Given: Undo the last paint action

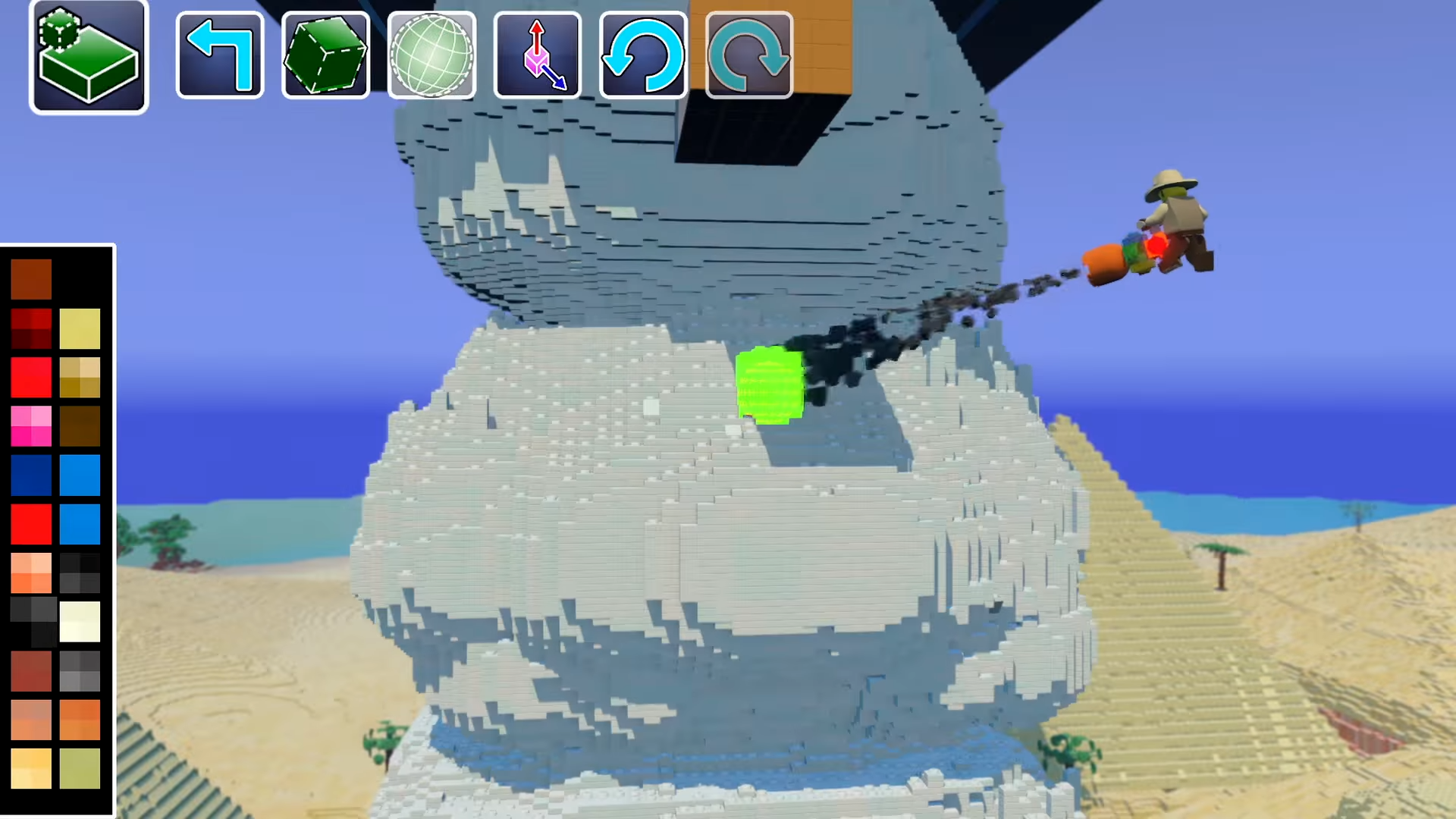Looking at the screenshot, I should [x=643, y=55].
